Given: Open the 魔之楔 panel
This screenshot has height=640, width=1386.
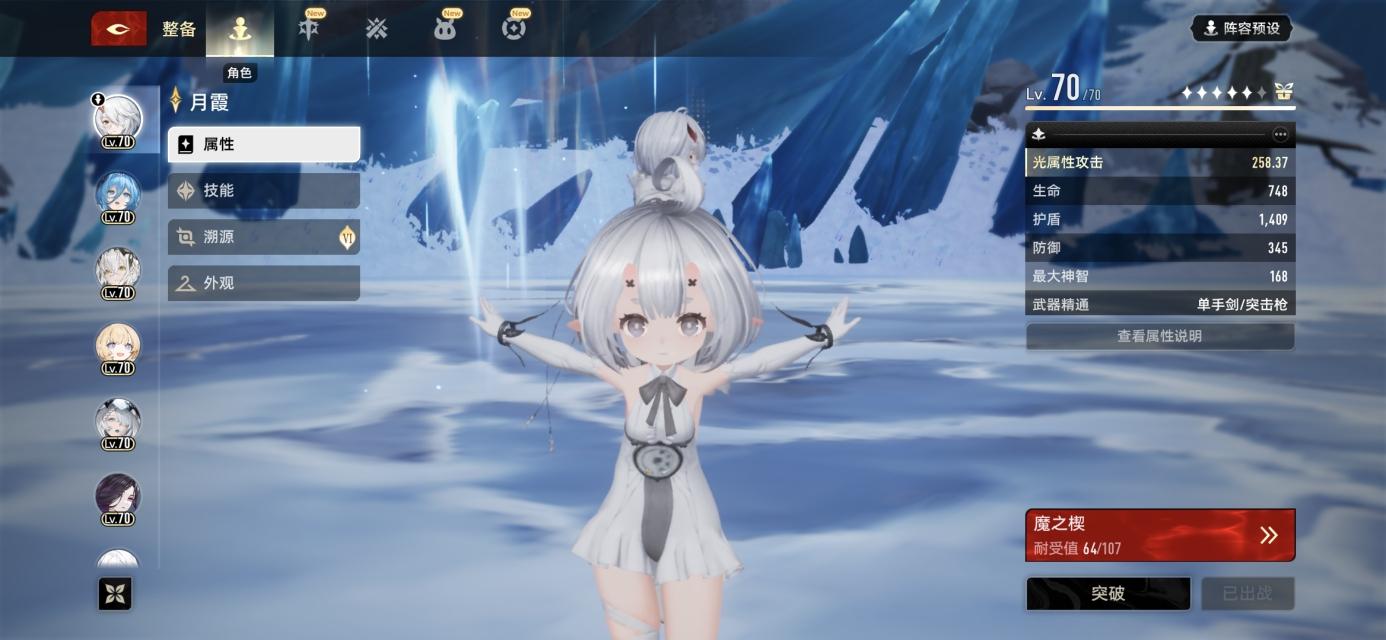Looking at the screenshot, I should [1160, 535].
